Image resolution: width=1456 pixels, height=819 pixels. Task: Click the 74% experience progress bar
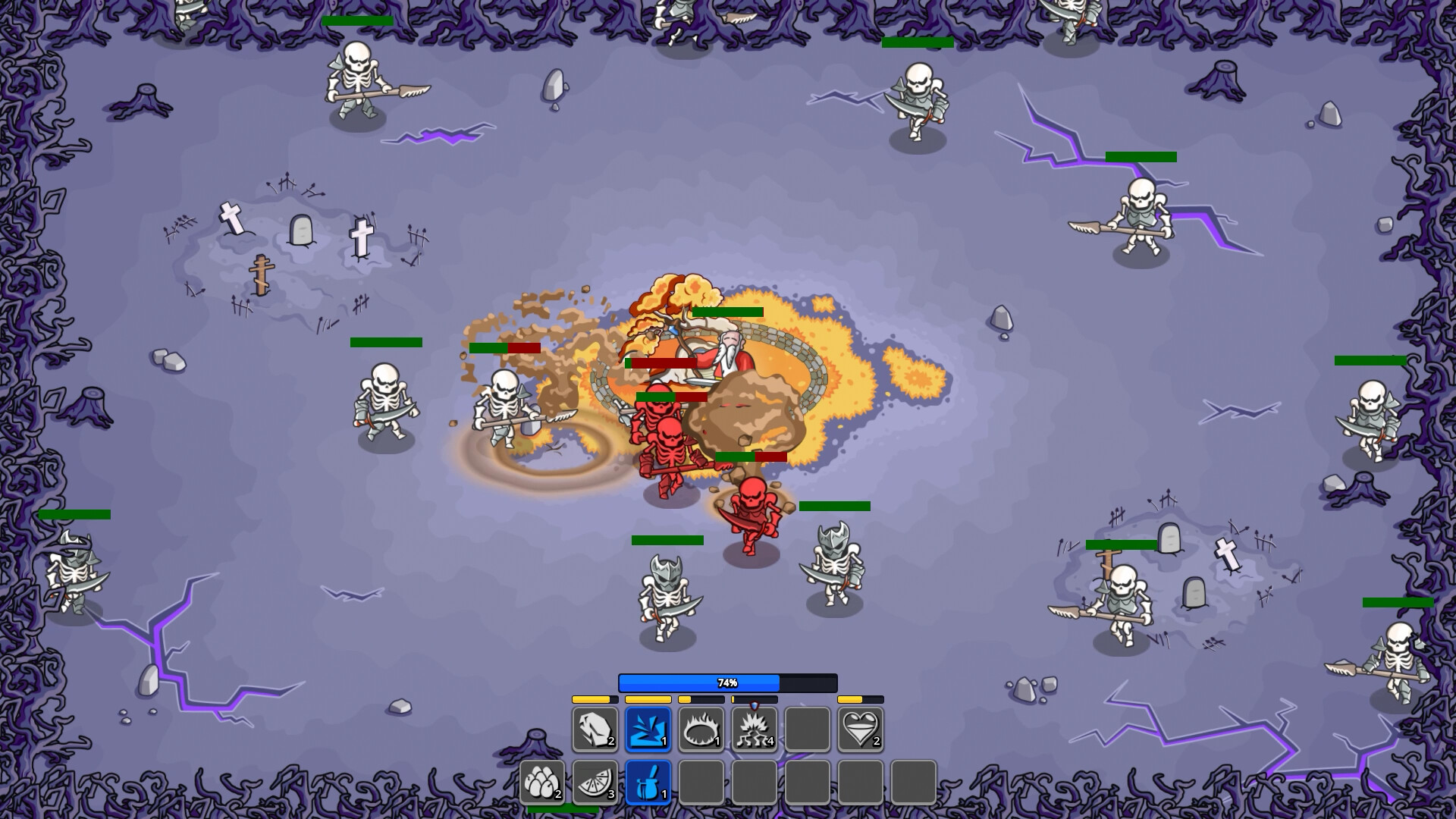(728, 682)
